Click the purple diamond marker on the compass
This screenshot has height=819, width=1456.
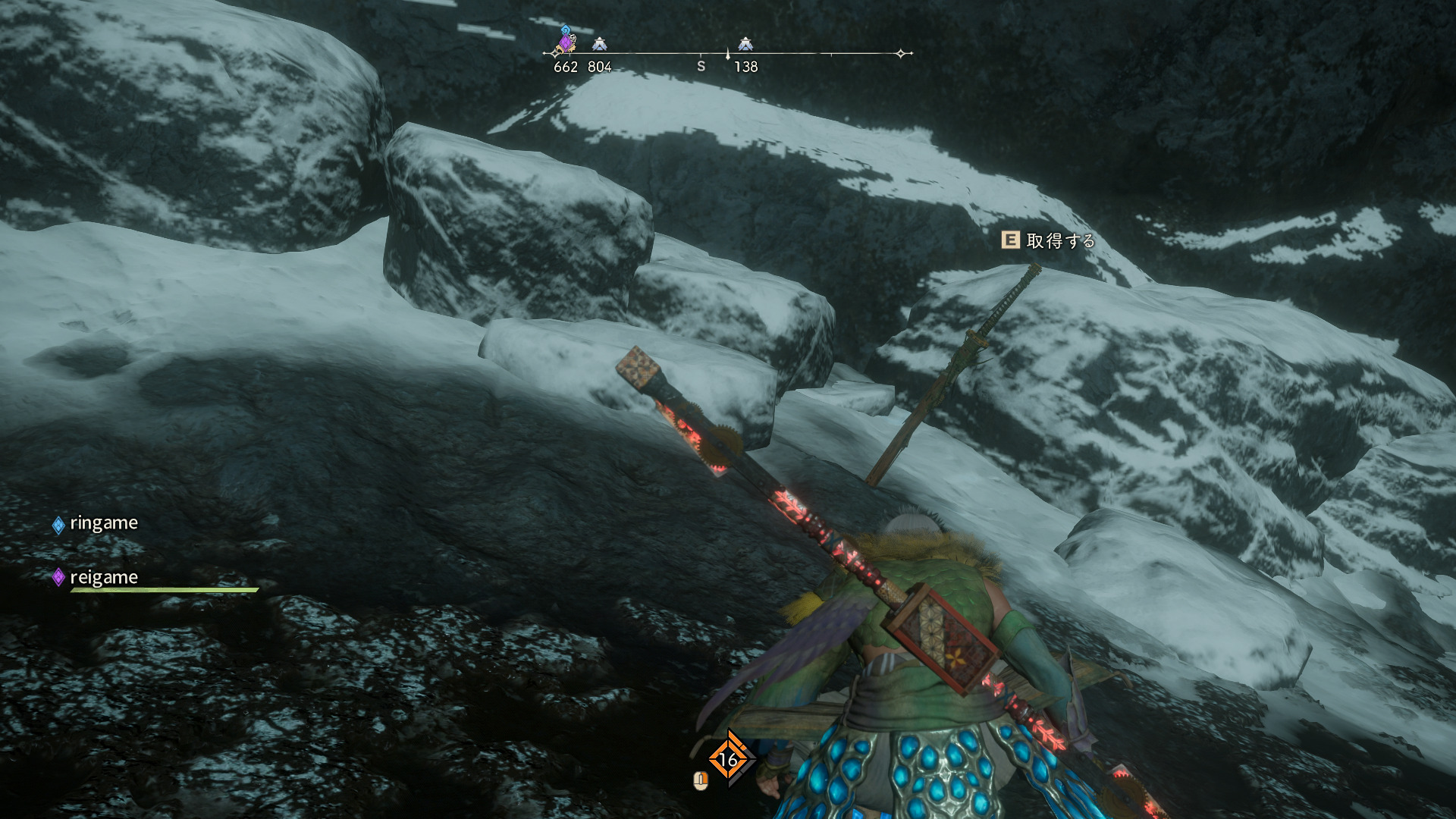click(x=566, y=42)
